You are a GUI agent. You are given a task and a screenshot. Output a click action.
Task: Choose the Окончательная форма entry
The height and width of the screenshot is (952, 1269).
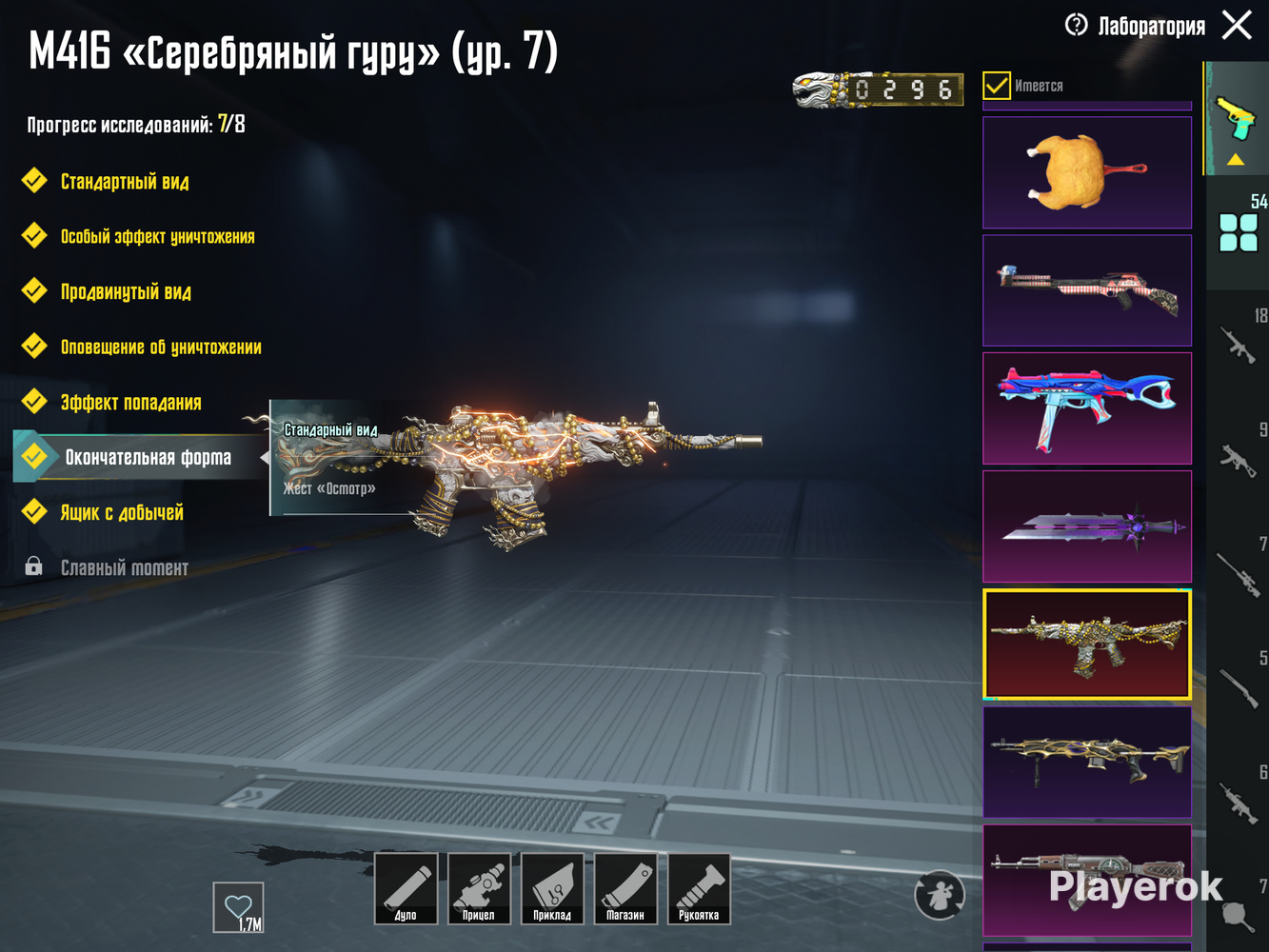pyautogui.click(x=148, y=457)
